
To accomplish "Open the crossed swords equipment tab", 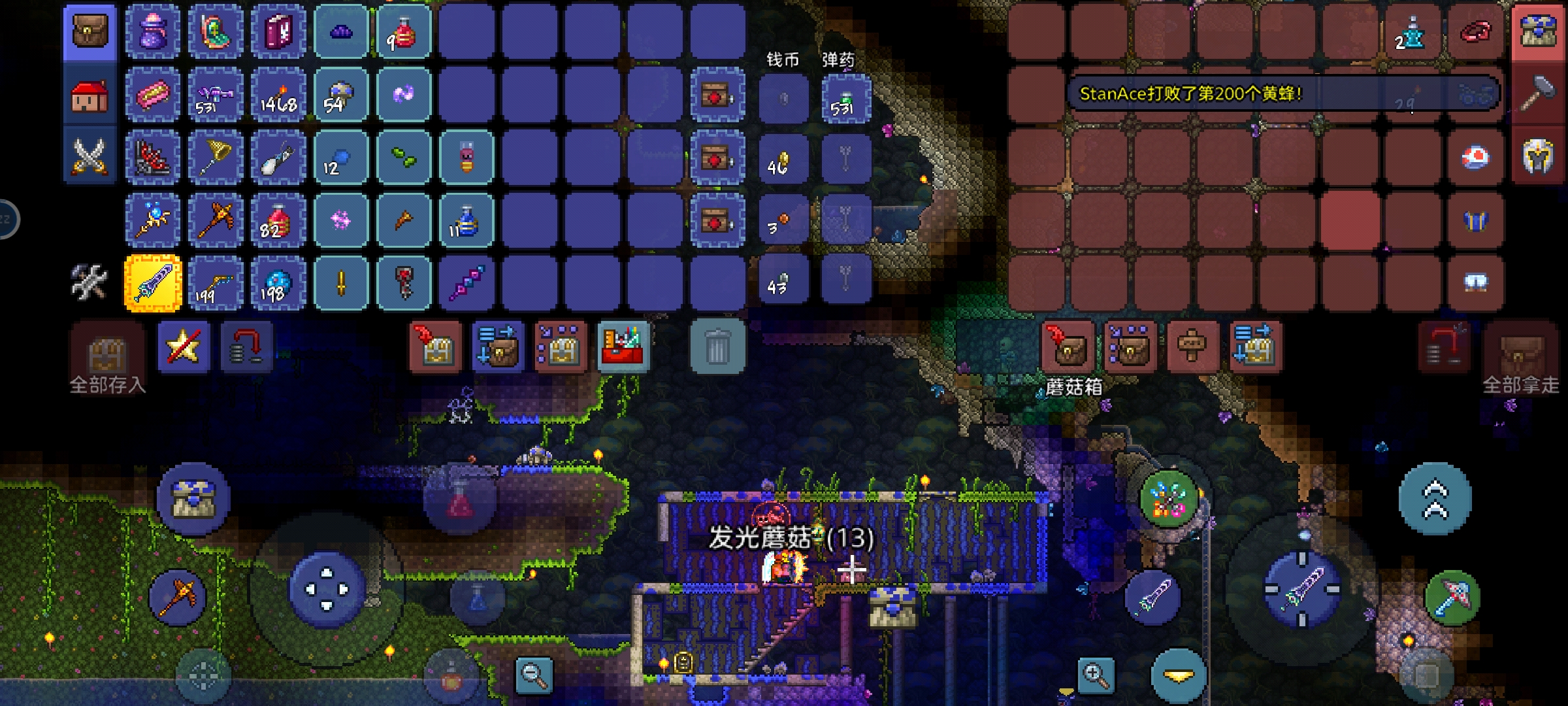I will coord(90,157).
